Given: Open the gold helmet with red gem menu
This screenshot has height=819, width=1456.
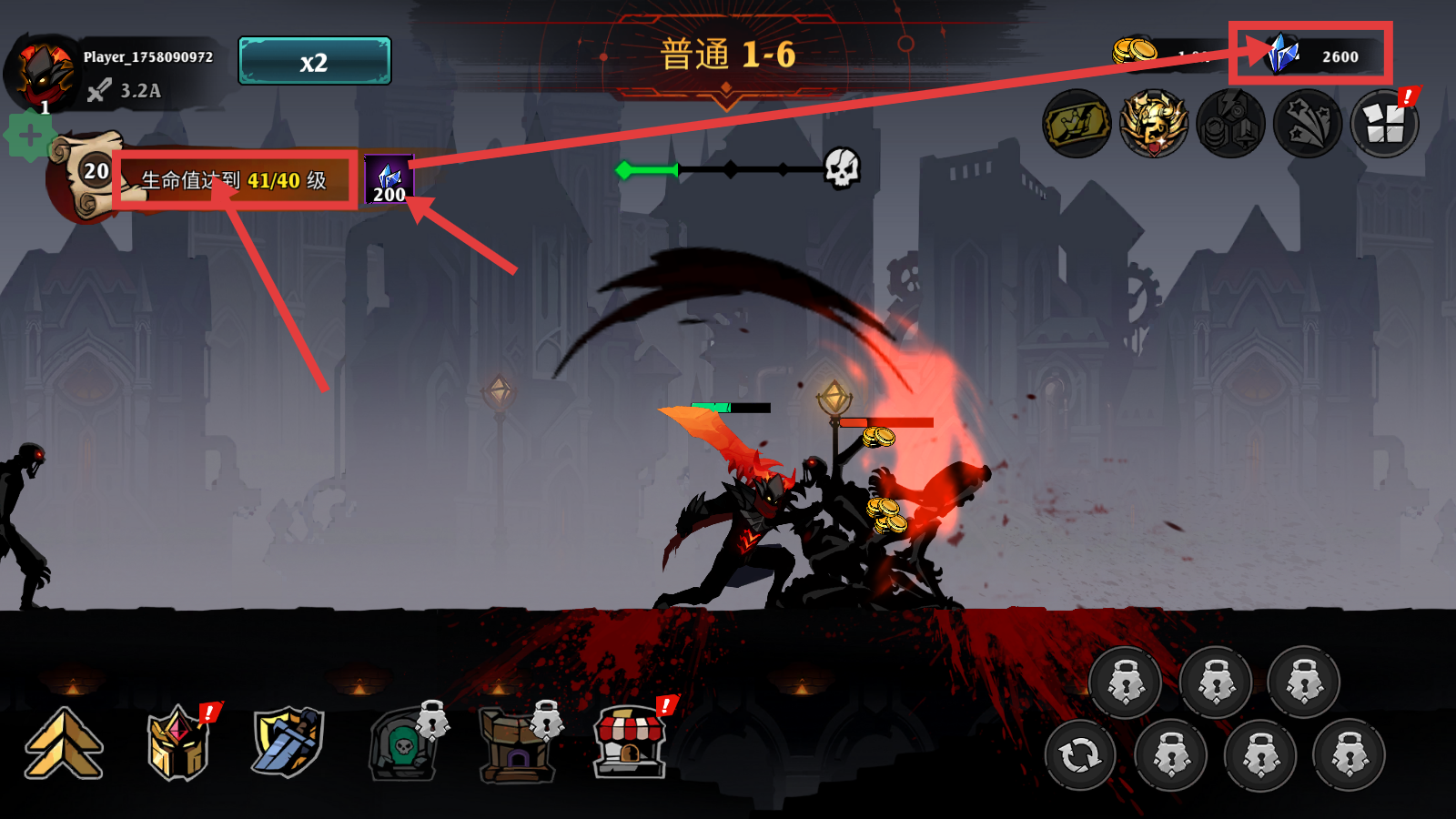Looking at the screenshot, I should pyautogui.click(x=178, y=744).
